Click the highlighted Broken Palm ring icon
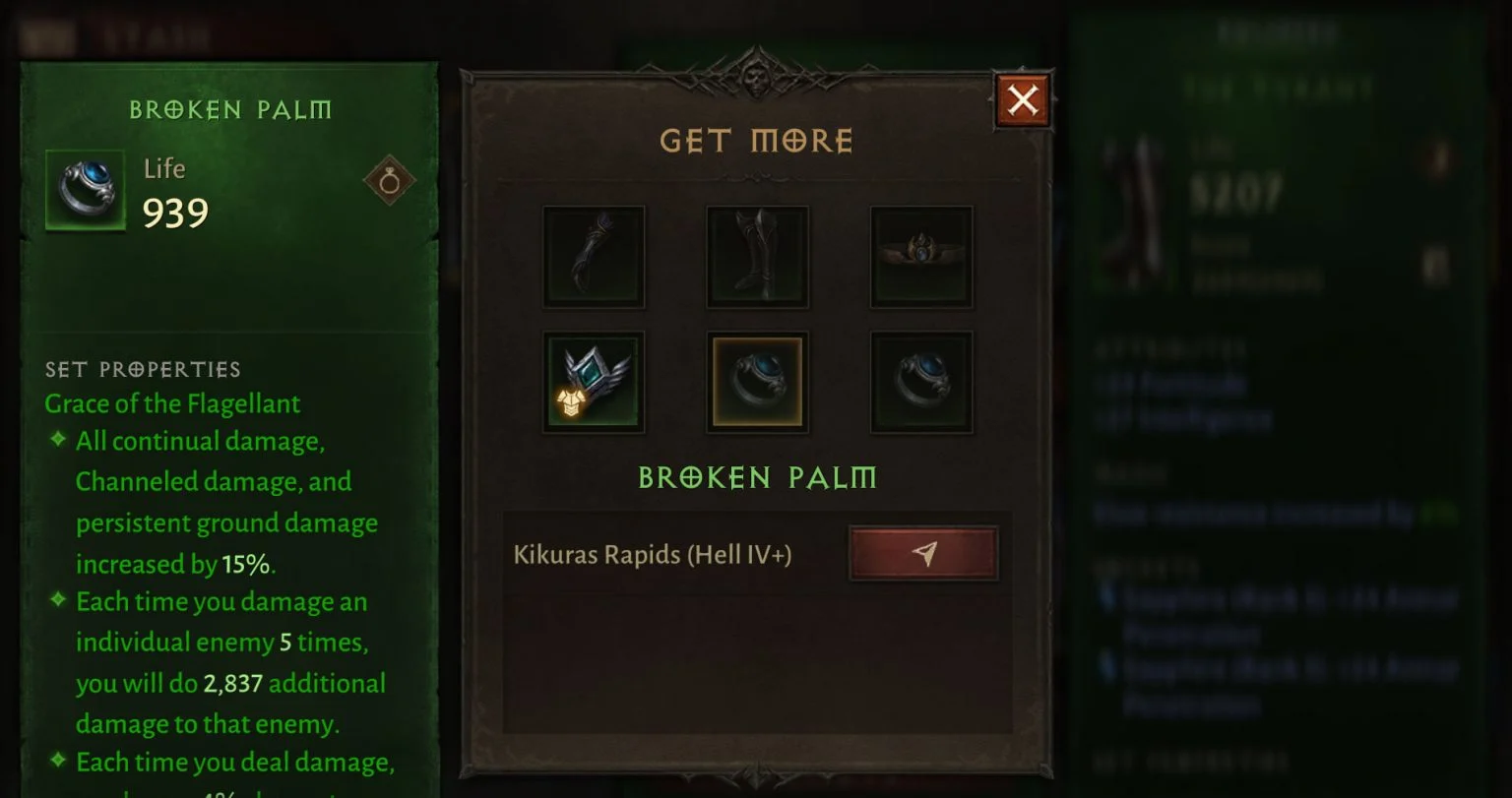Screen dimensions: 1512x798 757,381
